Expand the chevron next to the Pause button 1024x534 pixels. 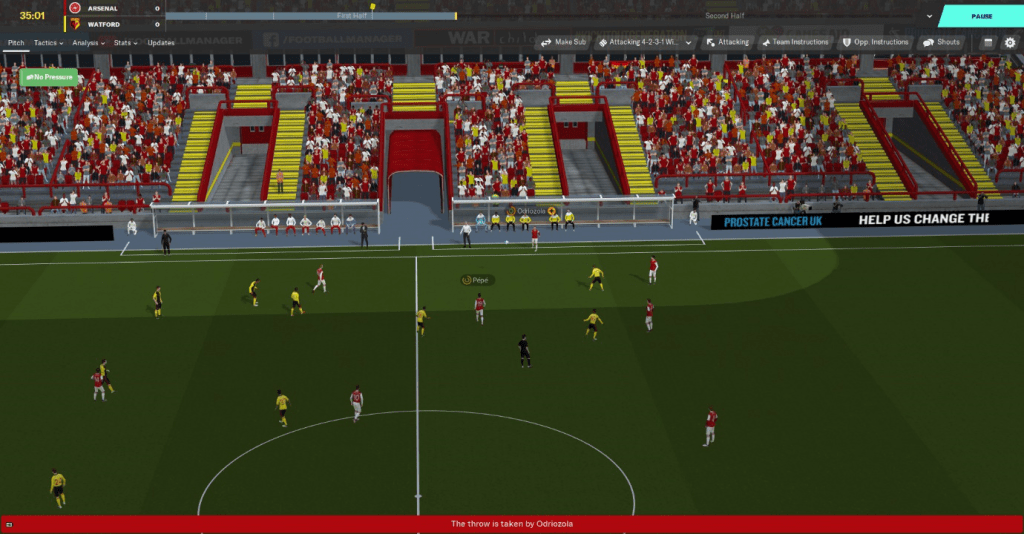pos(929,16)
